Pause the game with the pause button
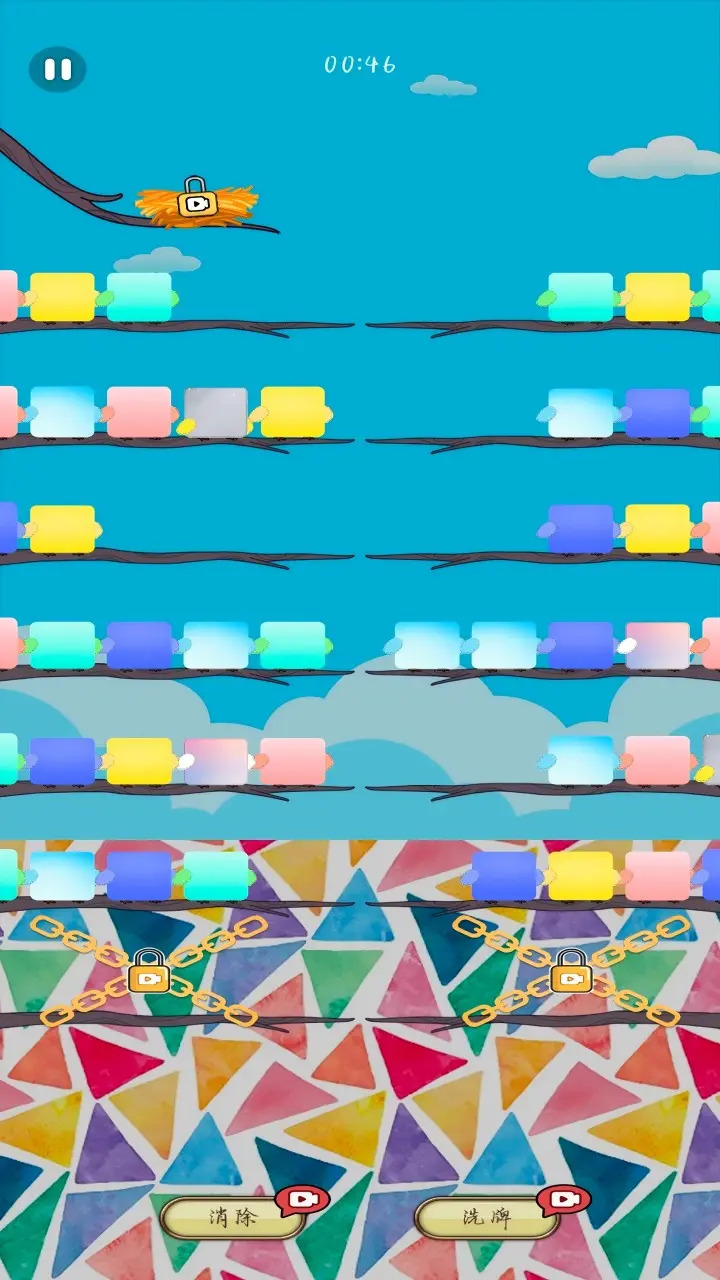Screen dimensions: 720x1280 point(57,69)
